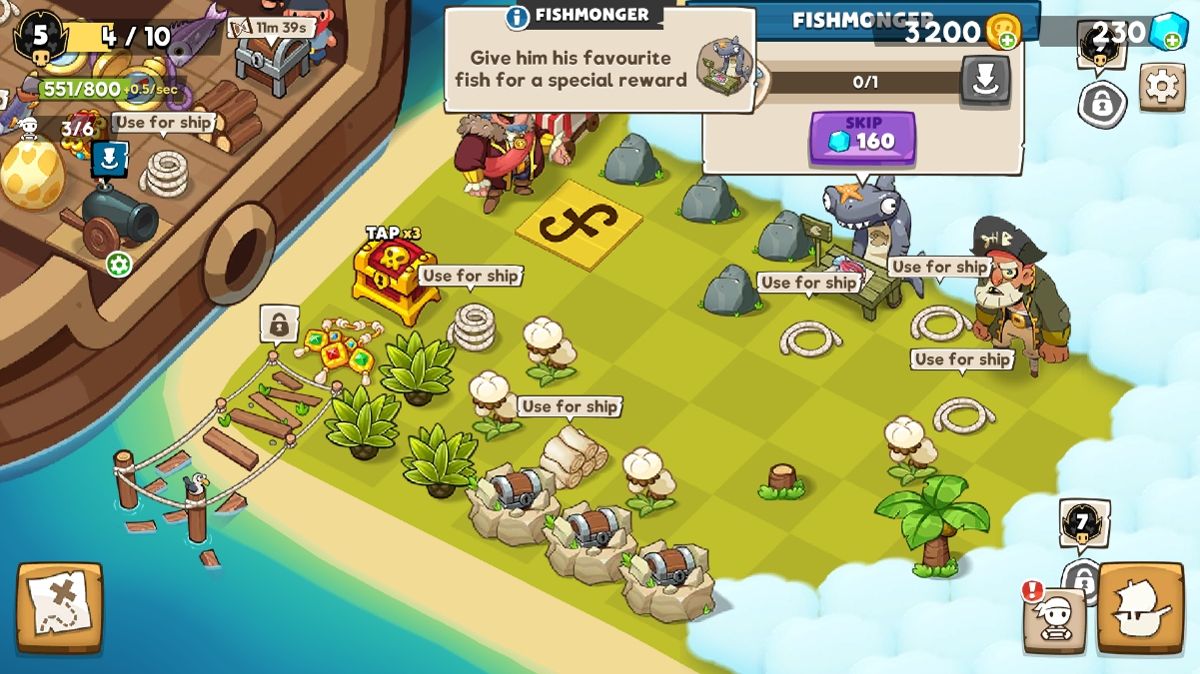Click the green gear under the cannon
This screenshot has width=1200, height=674.
pos(119,264)
